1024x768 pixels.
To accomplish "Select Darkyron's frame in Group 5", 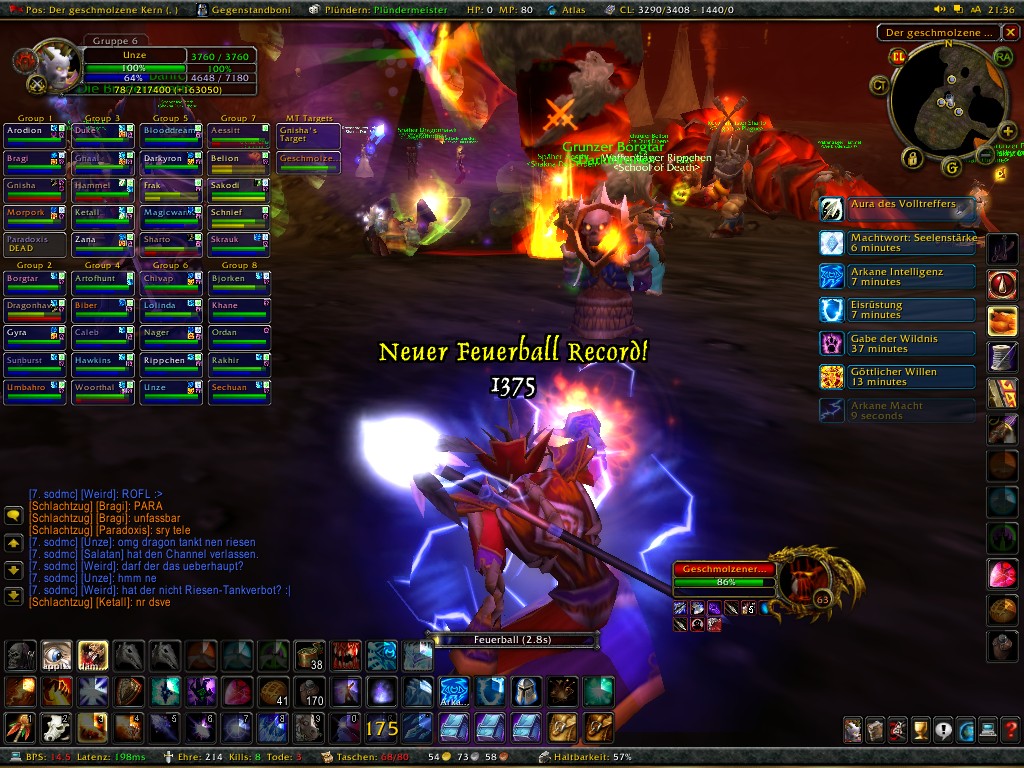I will pyautogui.click(x=171, y=159).
